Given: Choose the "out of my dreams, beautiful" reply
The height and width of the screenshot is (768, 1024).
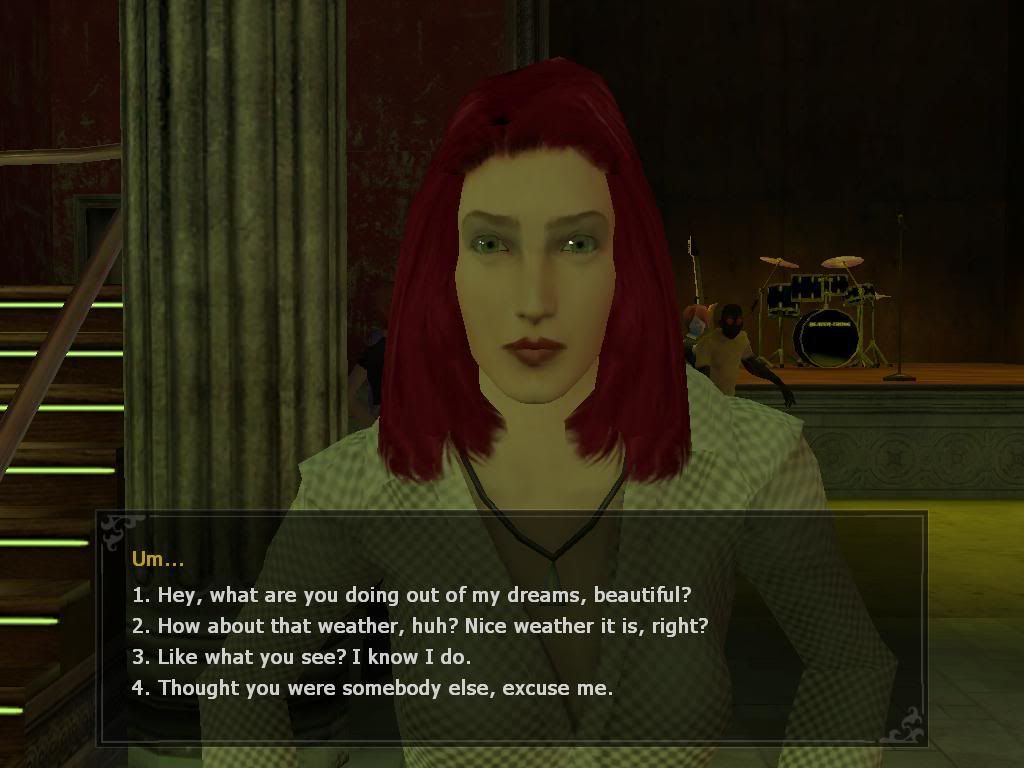Looking at the screenshot, I should pos(411,595).
